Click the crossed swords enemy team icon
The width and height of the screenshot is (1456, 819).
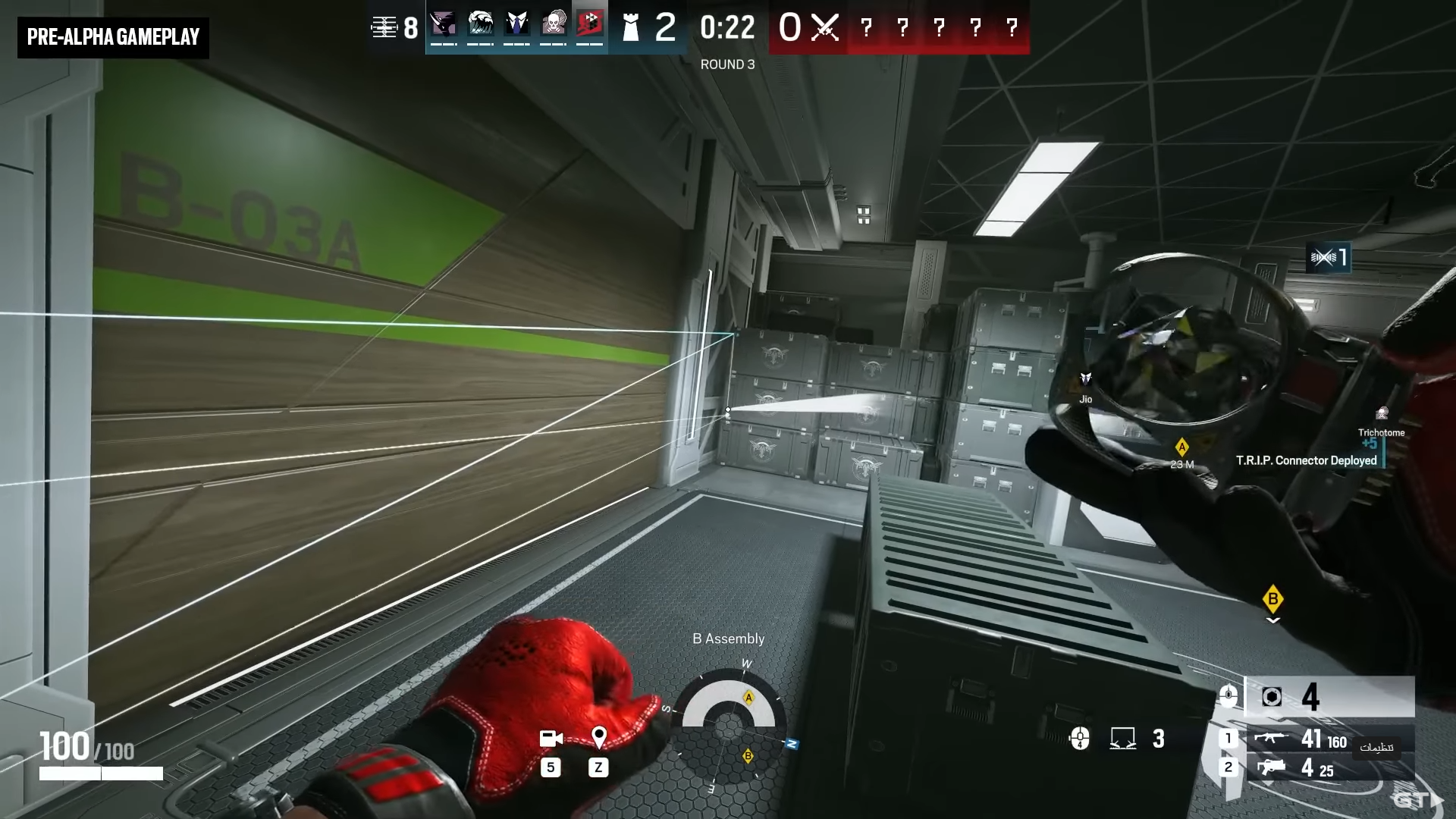[x=825, y=28]
